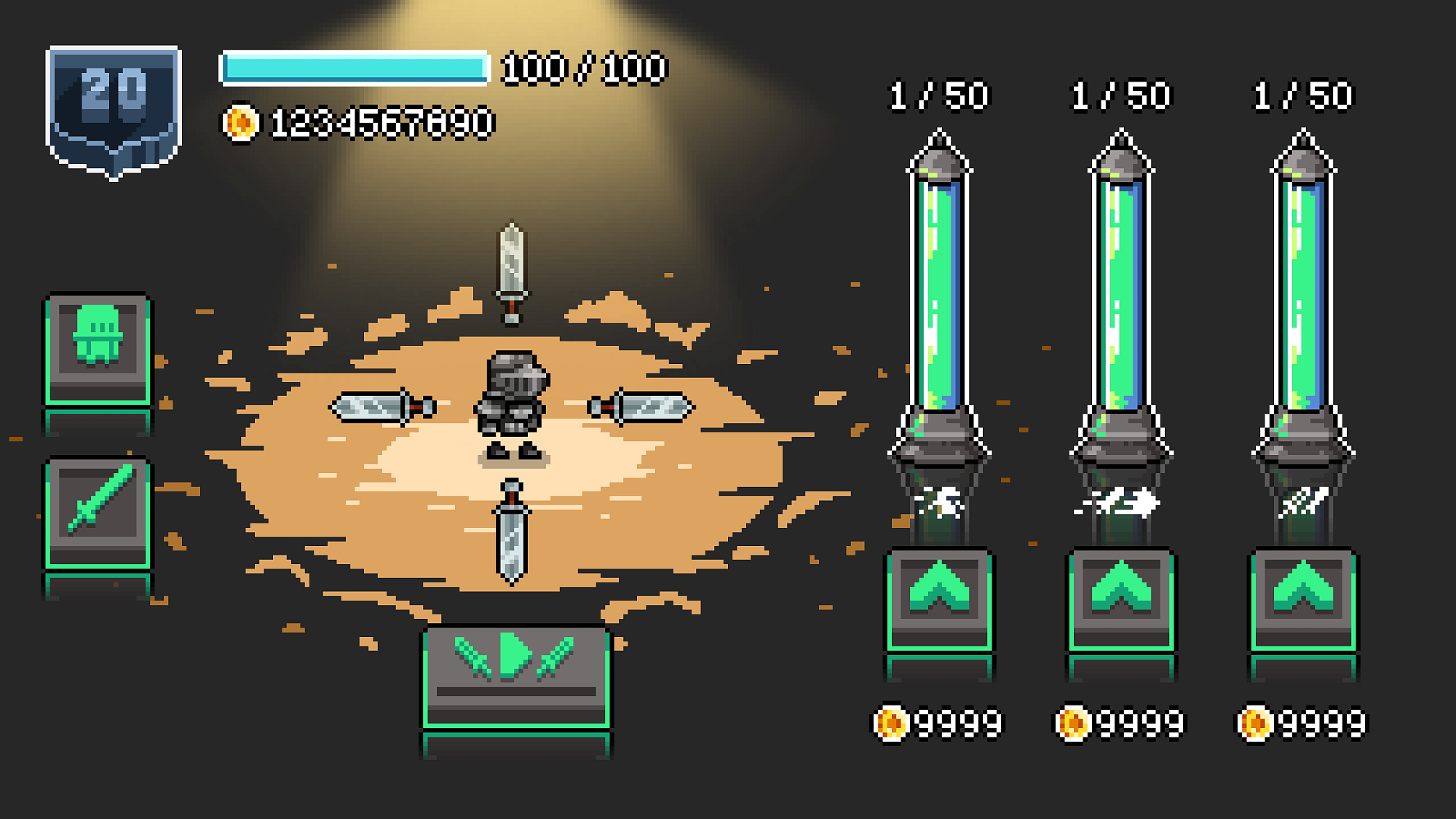The height and width of the screenshot is (819, 1456).
Task: Start battle with the crossed-swords play button
Action: click(516, 676)
